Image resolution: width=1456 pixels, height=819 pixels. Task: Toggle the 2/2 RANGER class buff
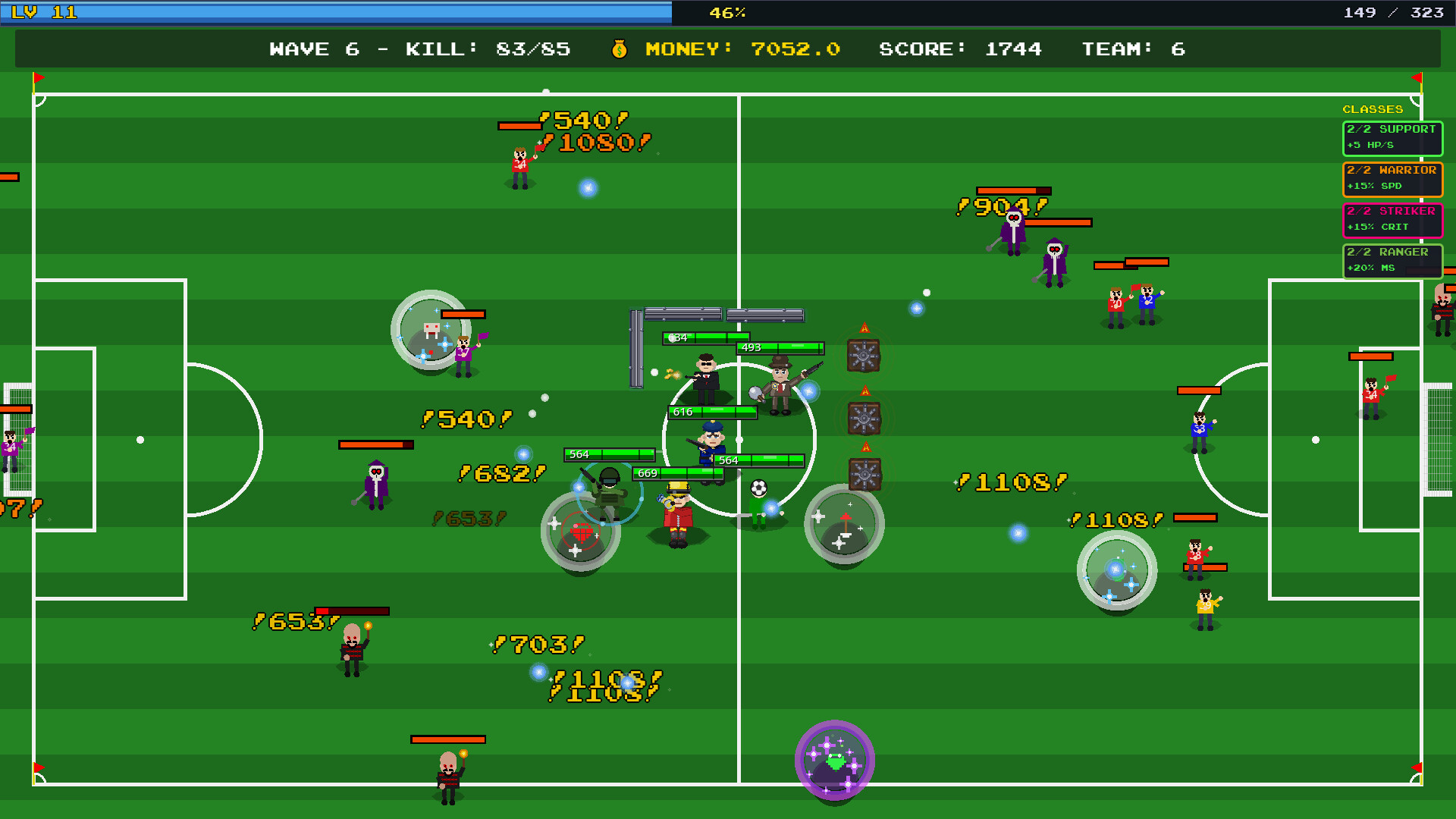pos(1392,260)
